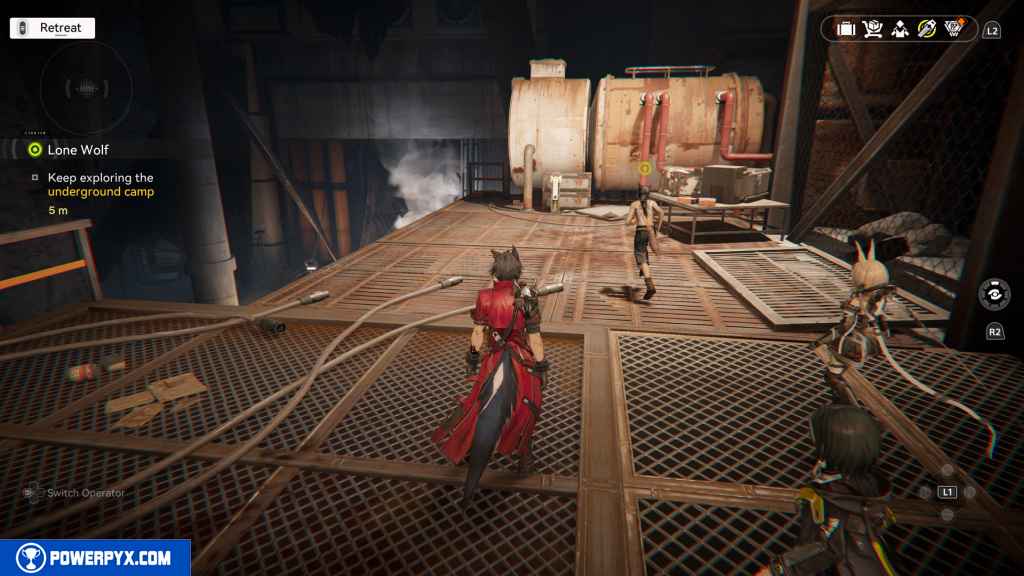The height and width of the screenshot is (576, 1024).
Task: Open the briefcase backpack icon
Action: [846, 29]
